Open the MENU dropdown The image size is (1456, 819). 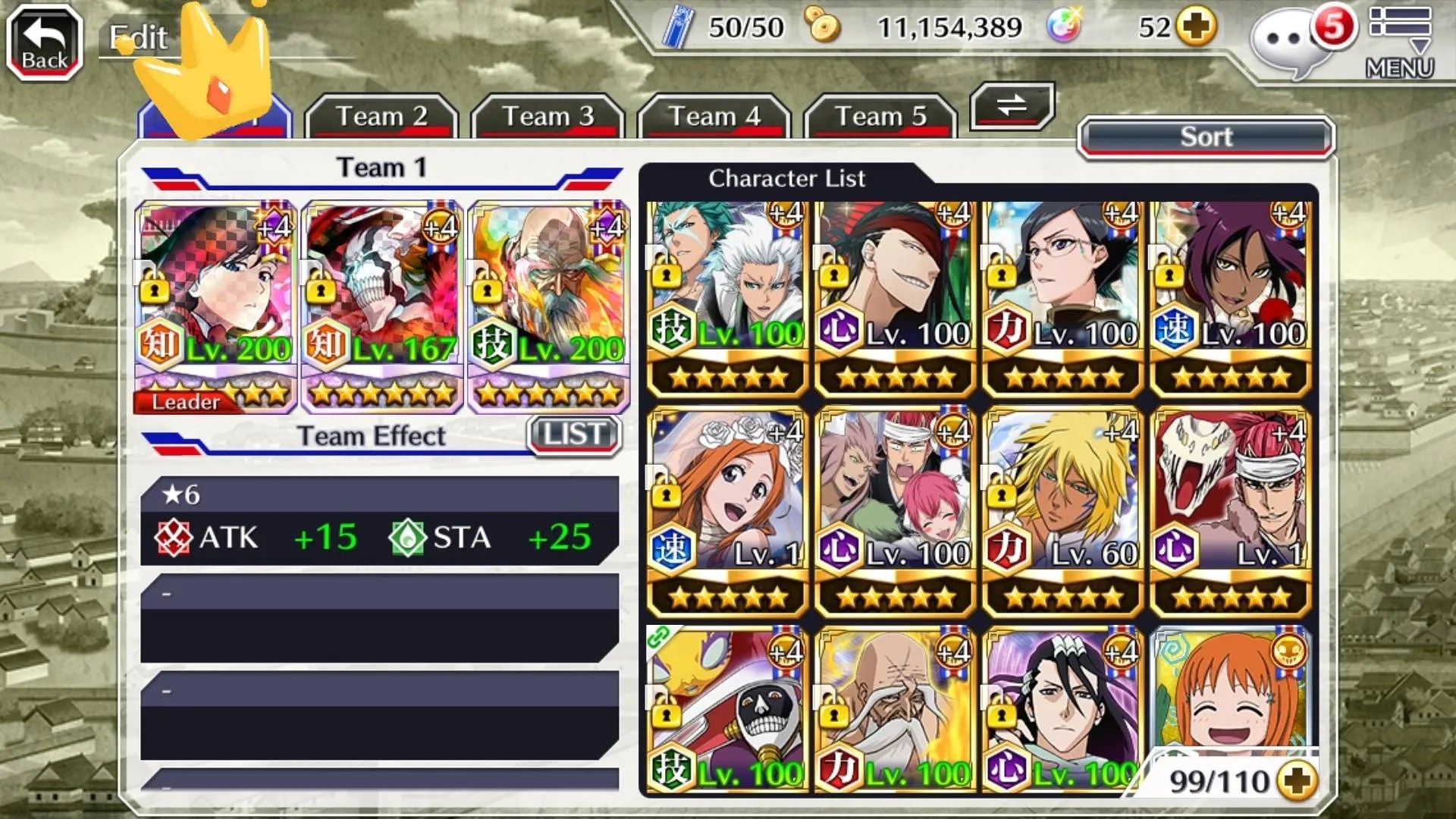(1400, 42)
